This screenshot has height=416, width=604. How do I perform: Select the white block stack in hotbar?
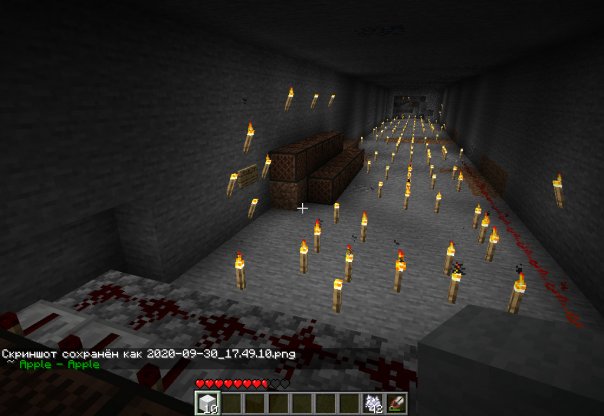pos(207,403)
